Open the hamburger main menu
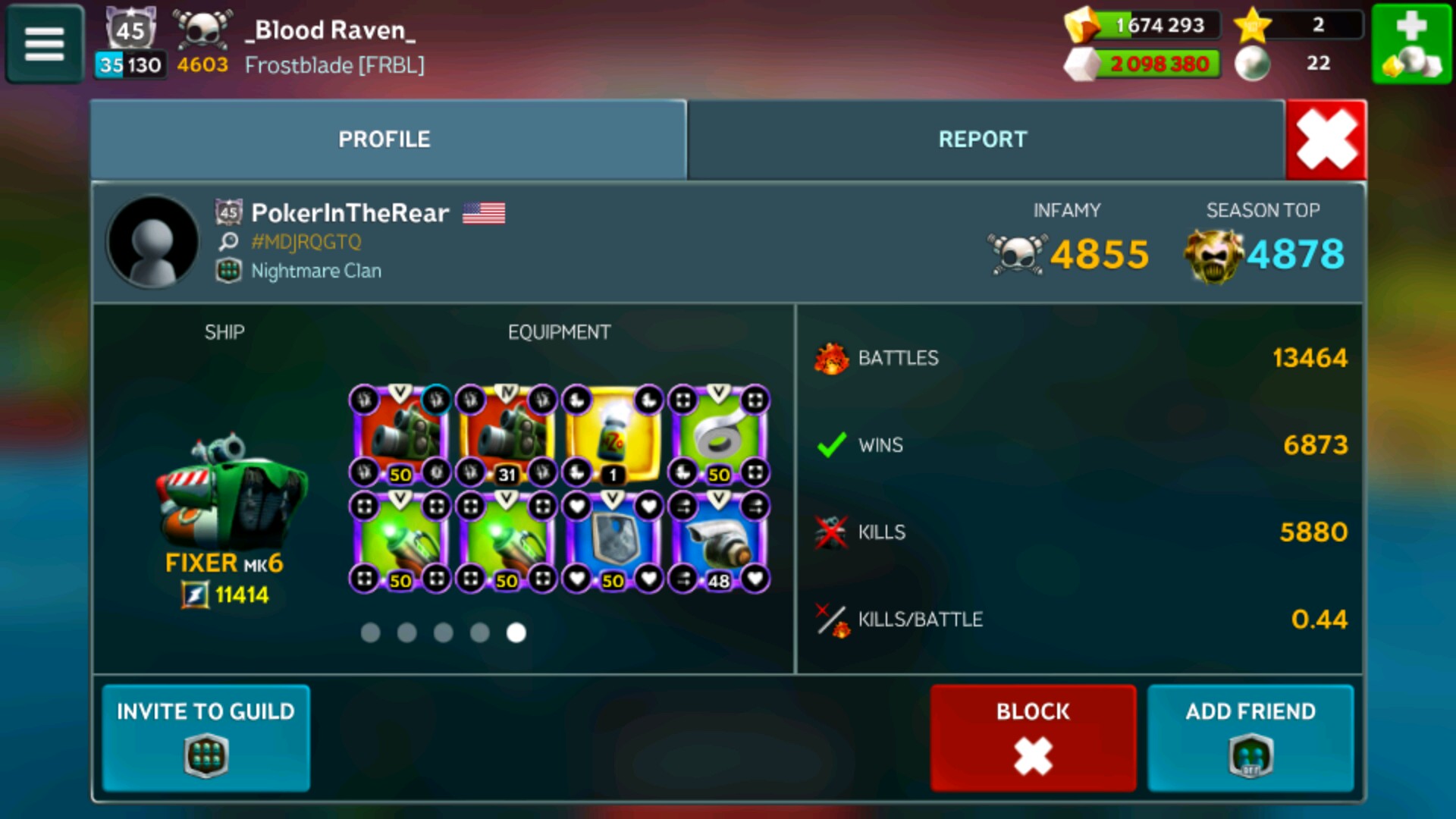1456x819 pixels. coord(45,43)
